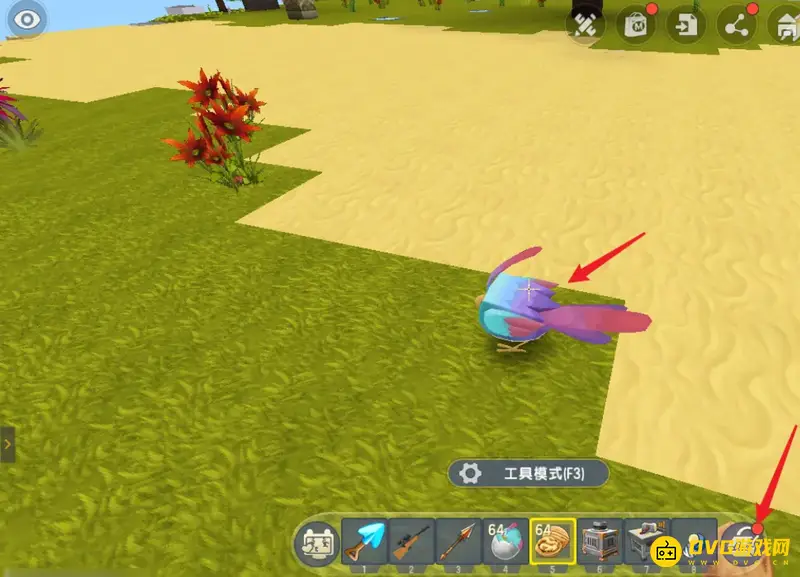Open the round button with red dot
This screenshot has width=800, height=577.
point(745,540)
